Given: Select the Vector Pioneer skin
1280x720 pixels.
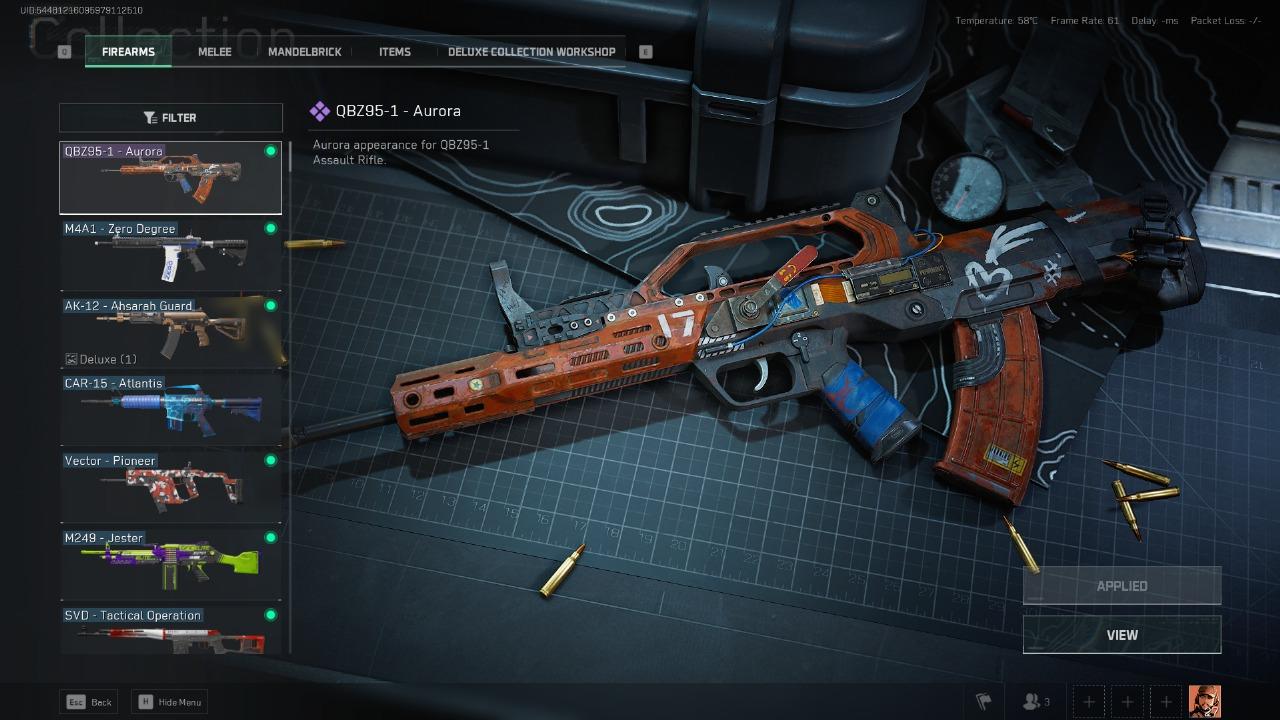Looking at the screenshot, I should 170,486.
